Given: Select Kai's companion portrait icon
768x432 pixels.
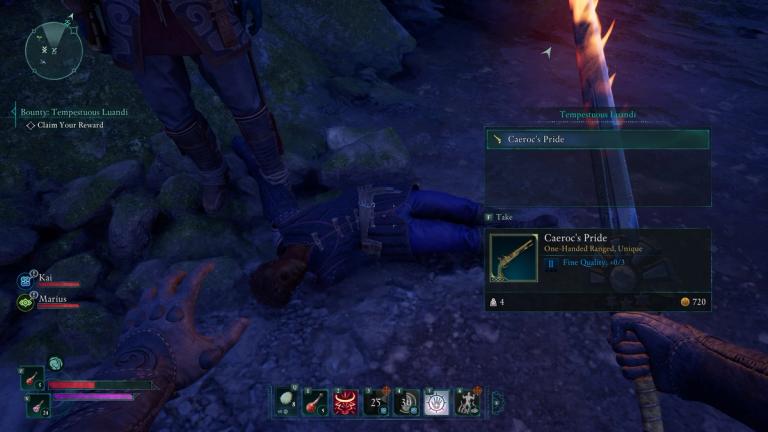Looking at the screenshot, I should coord(26,281).
